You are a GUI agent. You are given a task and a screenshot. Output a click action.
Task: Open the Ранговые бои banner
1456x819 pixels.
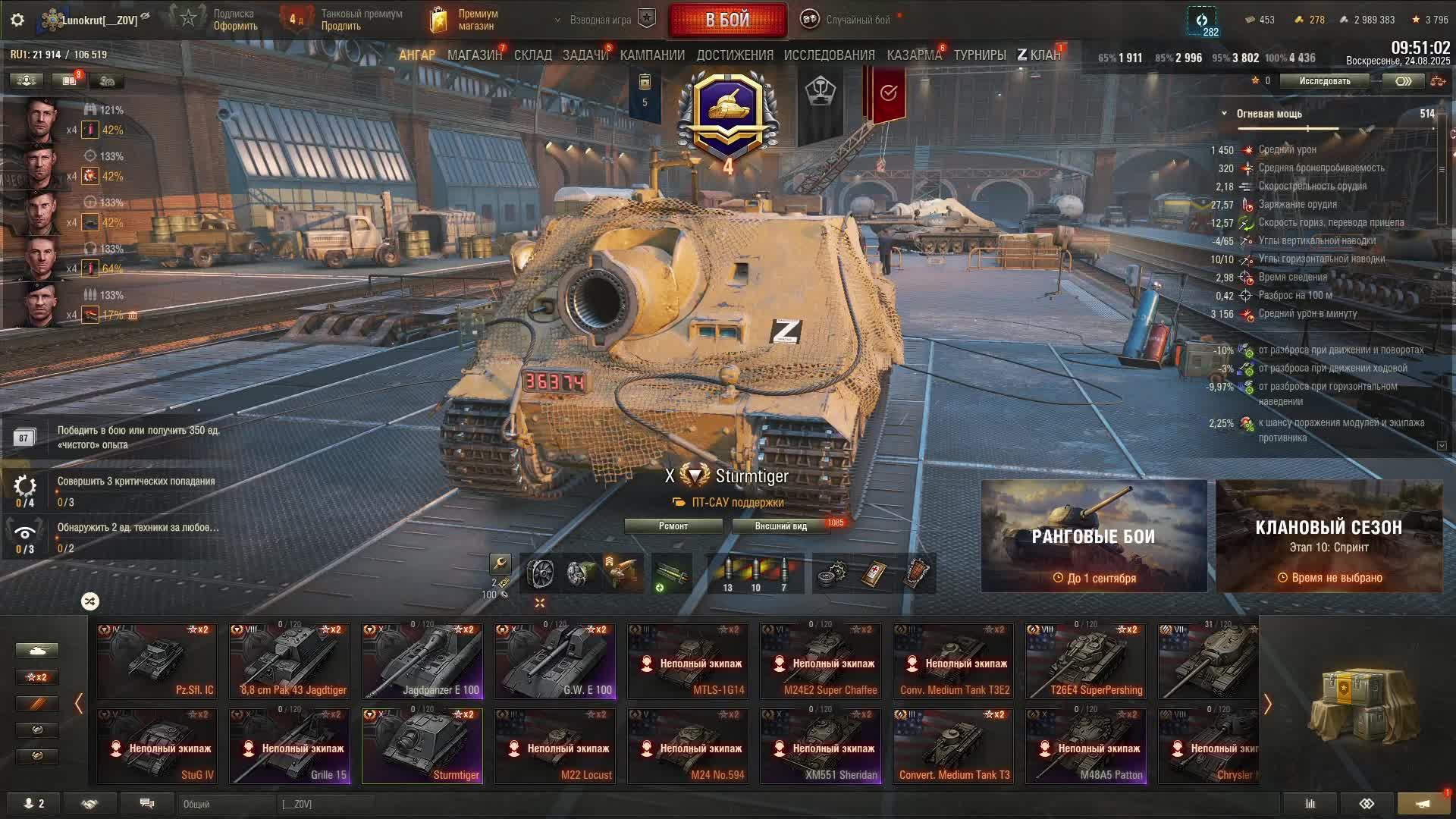click(x=1094, y=536)
